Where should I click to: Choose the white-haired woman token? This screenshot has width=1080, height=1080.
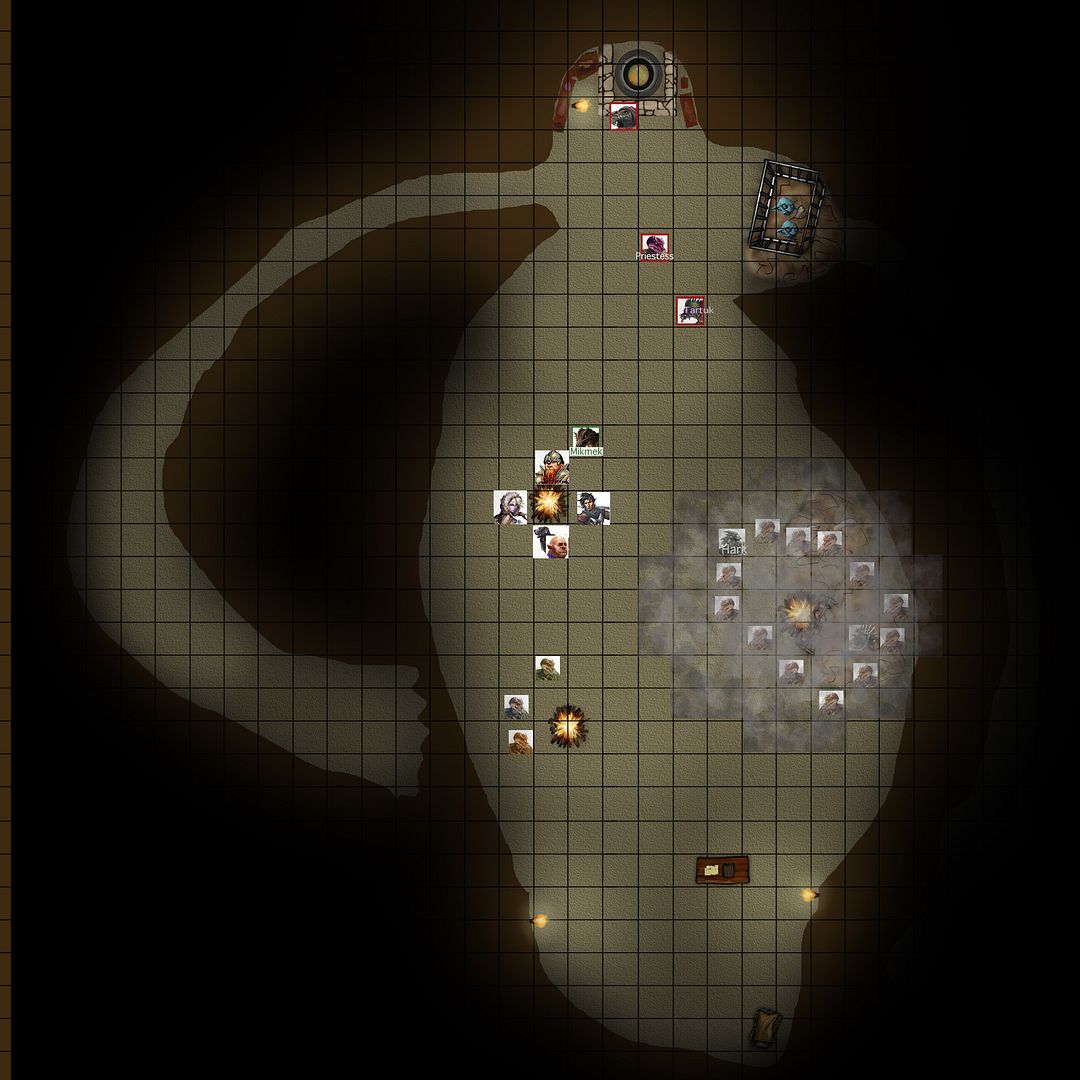click(x=510, y=506)
